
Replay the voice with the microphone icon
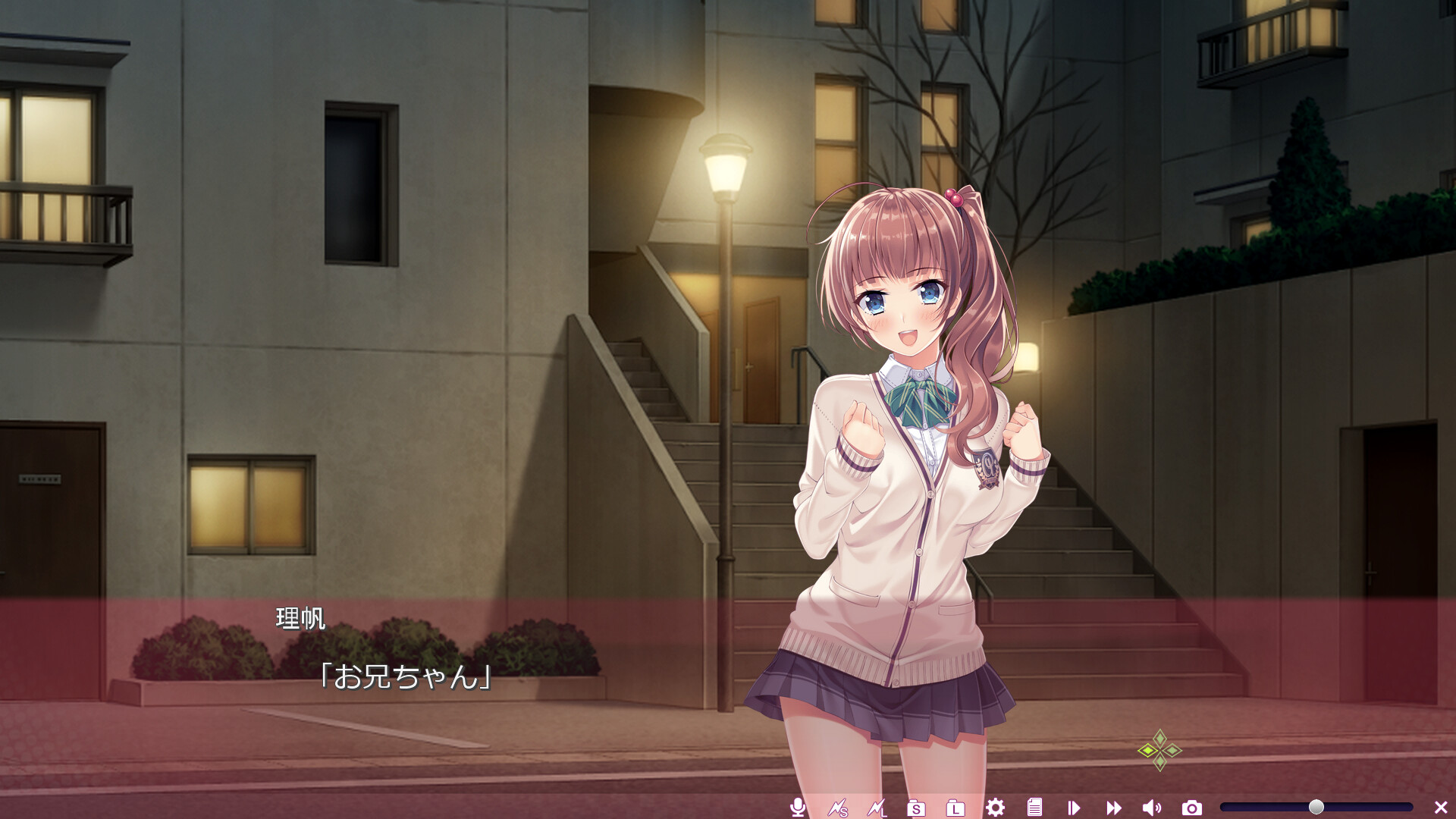[x=797, y=808]
